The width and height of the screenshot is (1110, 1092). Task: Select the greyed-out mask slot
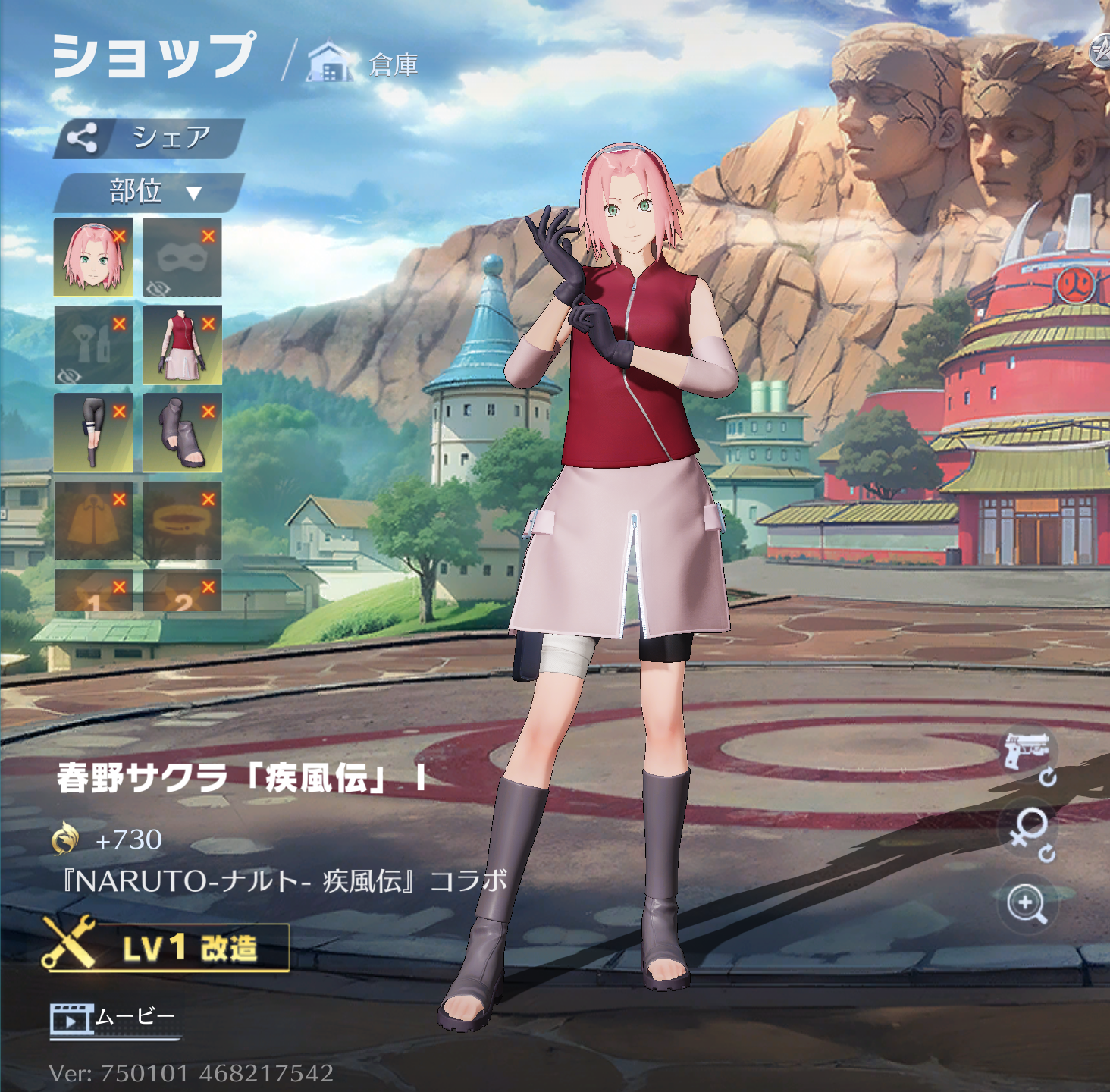click(x=182, y=257)
